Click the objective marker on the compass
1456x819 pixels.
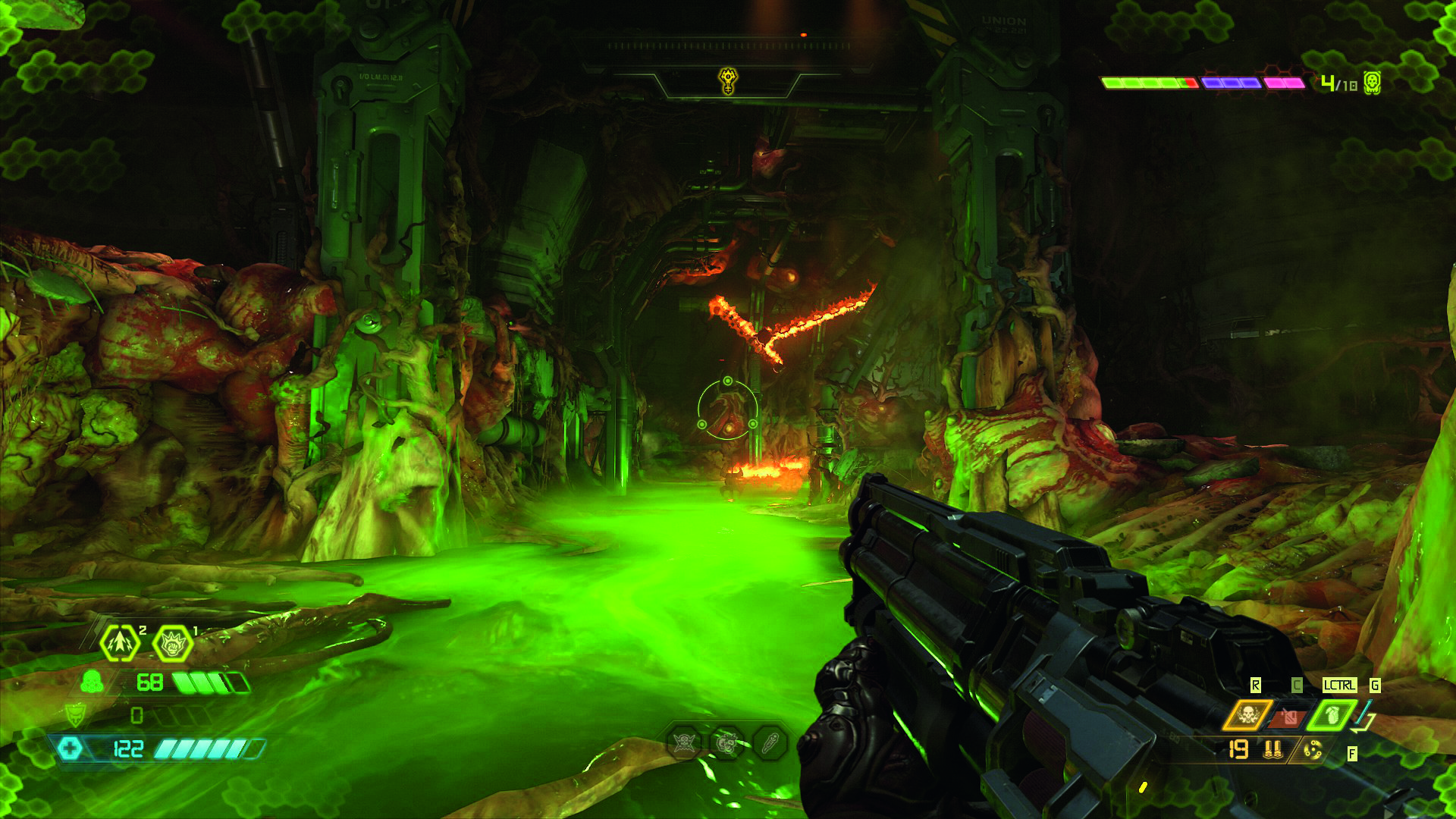point(727,80)
